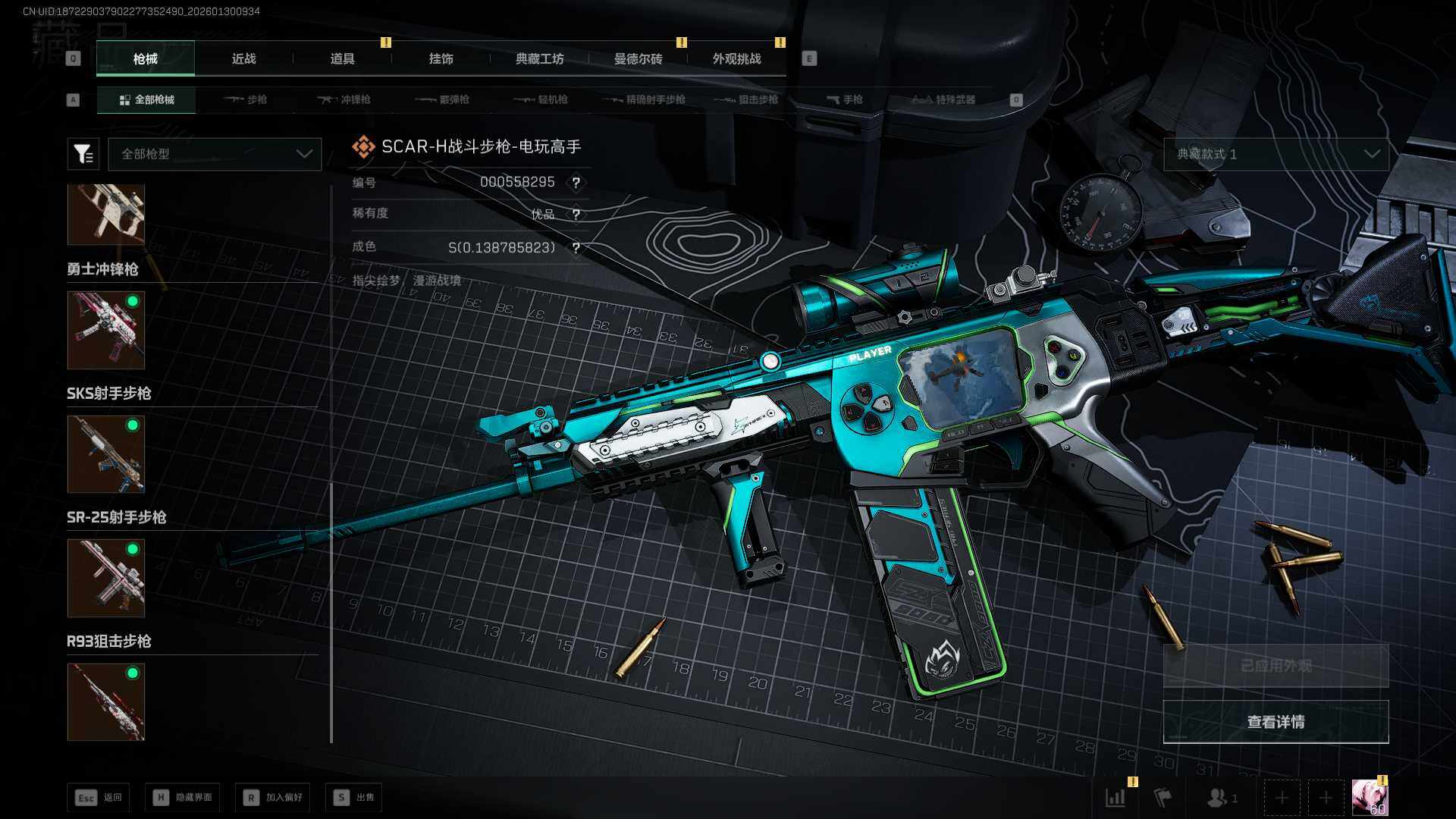Add skin to favorites with 加入偏好
1456x819 pixels.
[x=273, y=797]
